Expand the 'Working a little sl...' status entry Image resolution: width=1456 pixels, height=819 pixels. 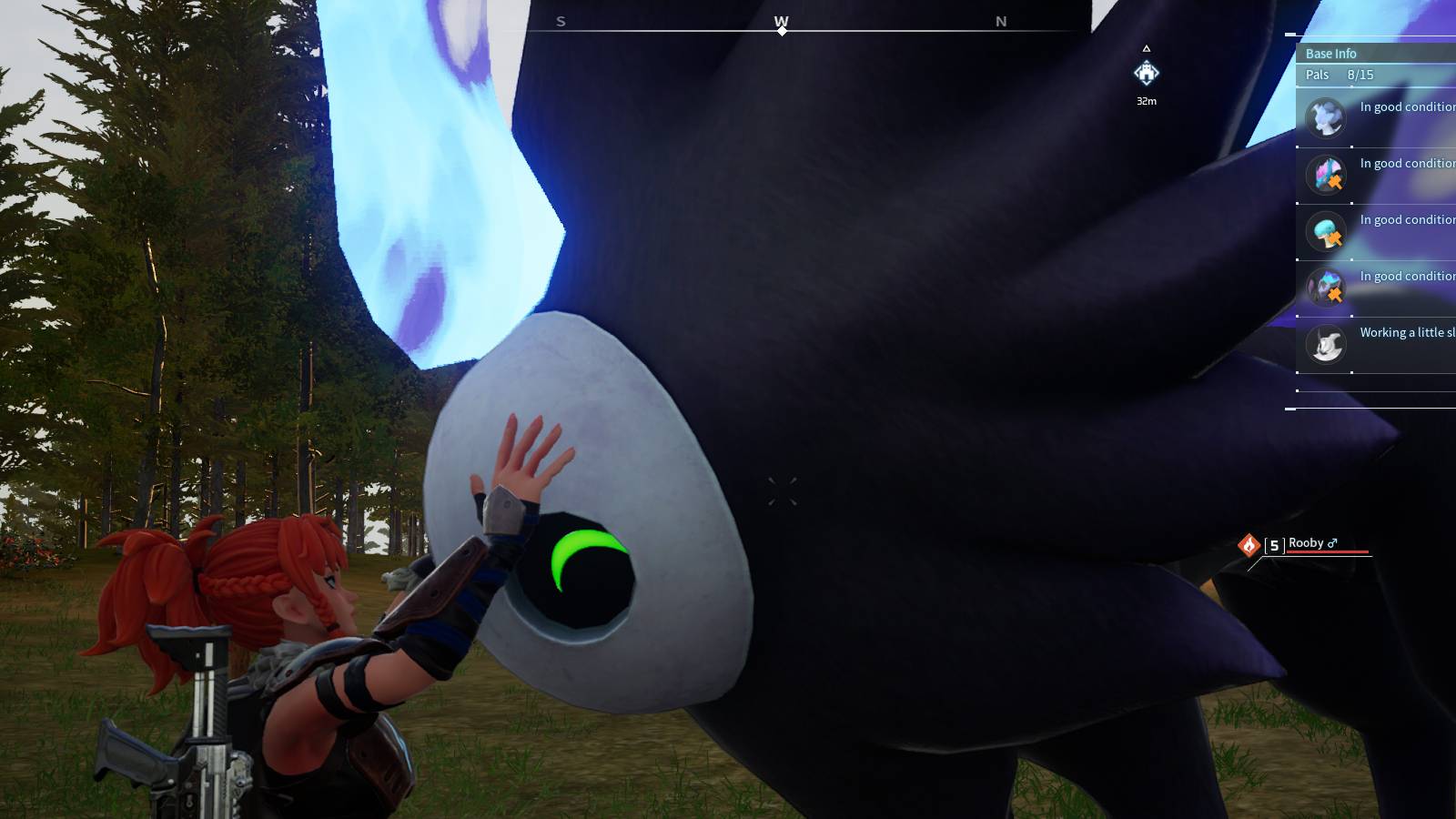point(1406,332)
